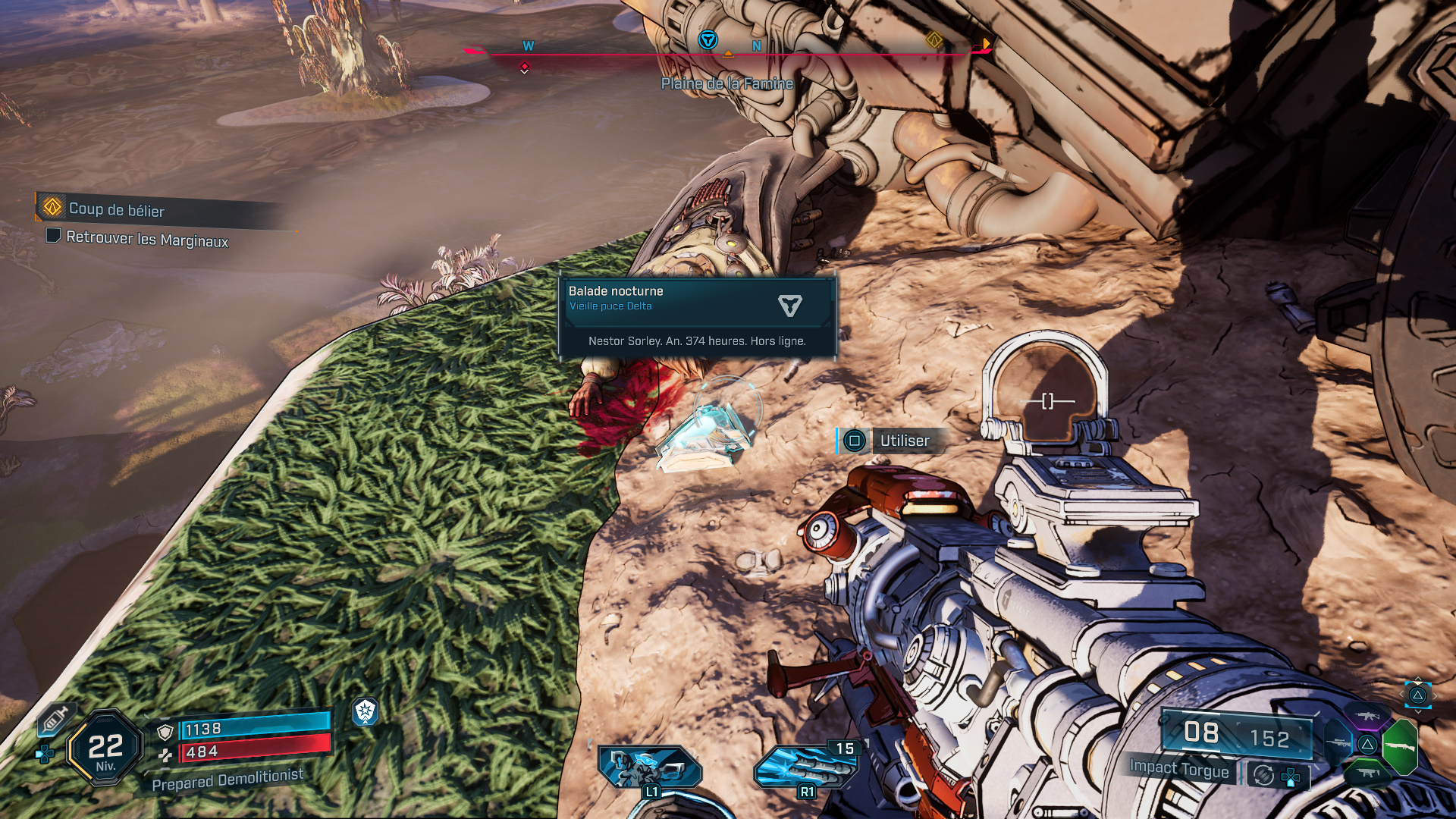
Task: Click the Utiliser prompt label
Action: tap(904, 441)
